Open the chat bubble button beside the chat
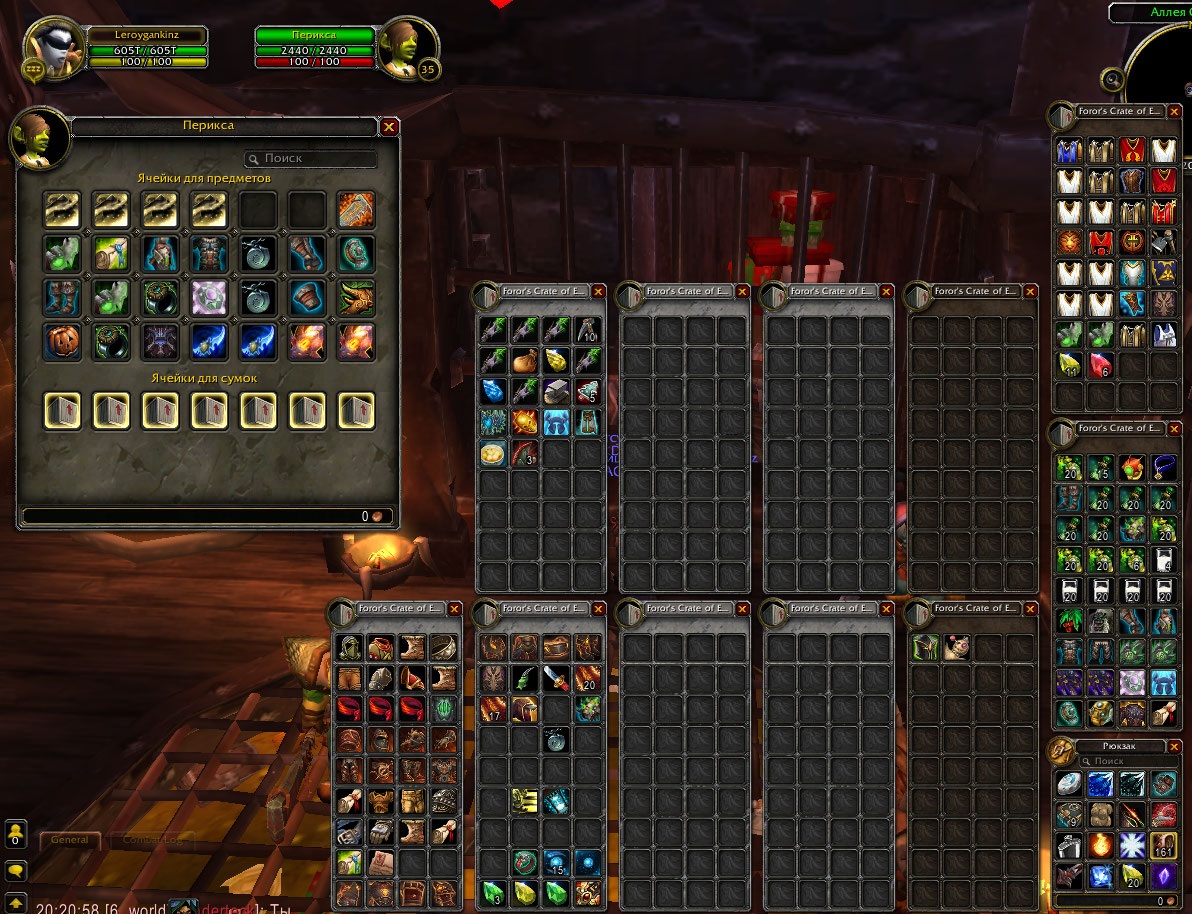Image resolution: width=1192 pixels, height=914 pixels. pyautogui.click(x=16, y=871)
